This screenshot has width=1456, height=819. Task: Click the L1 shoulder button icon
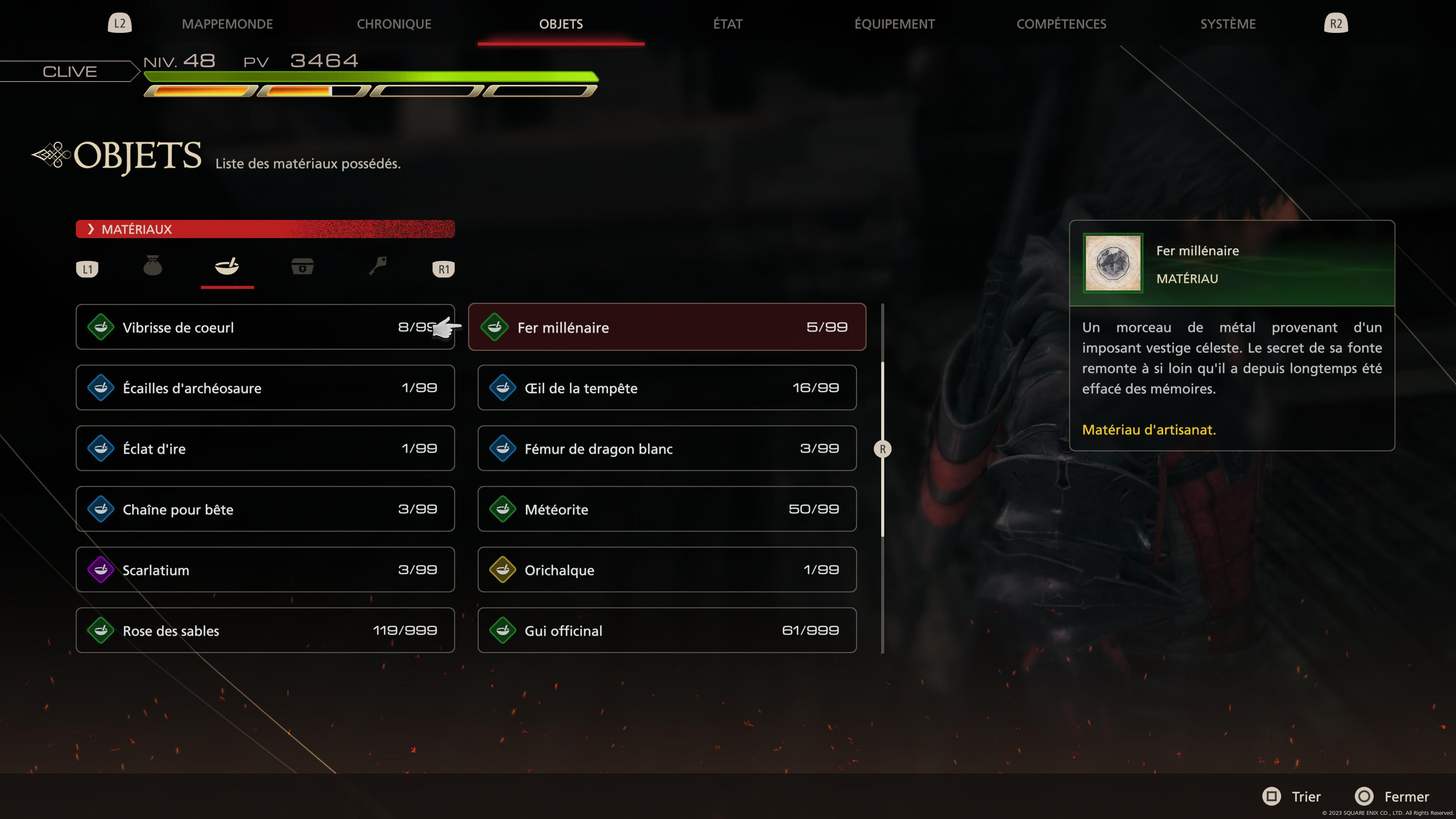coord(88,269)
